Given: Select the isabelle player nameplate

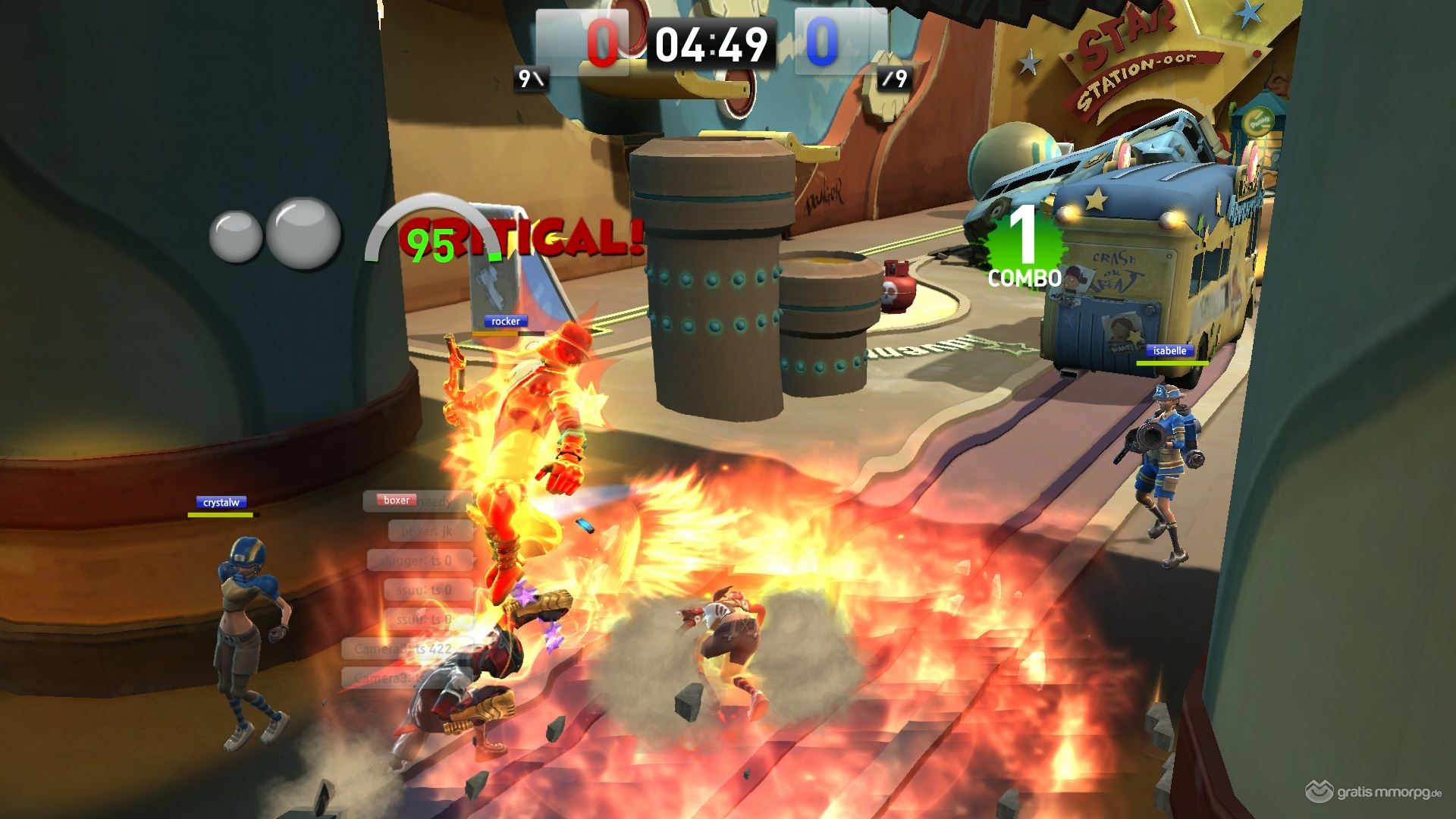Looking at the screenshot, I should pyautogui.click(x=1169, y=351).
